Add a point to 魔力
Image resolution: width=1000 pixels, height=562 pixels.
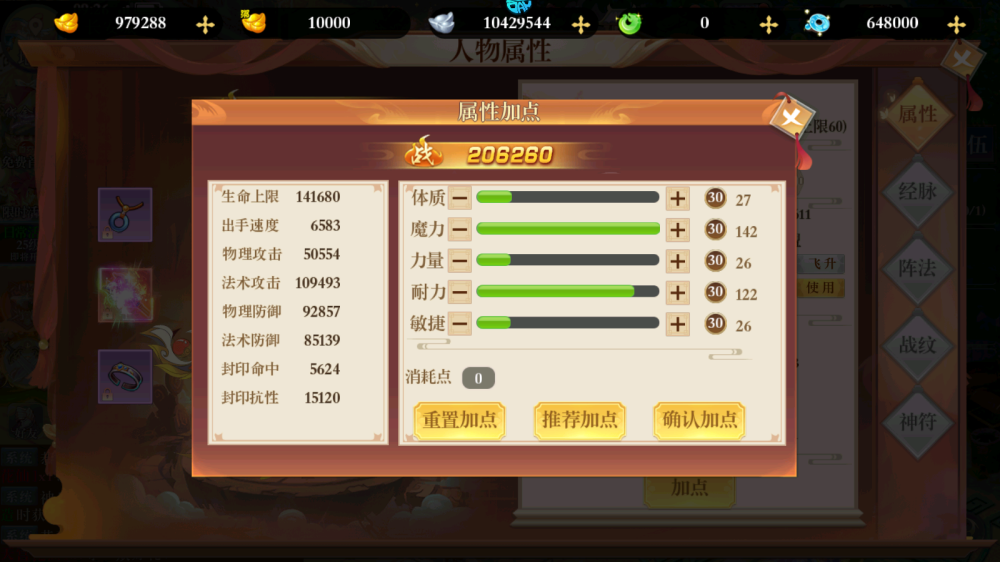678,230
